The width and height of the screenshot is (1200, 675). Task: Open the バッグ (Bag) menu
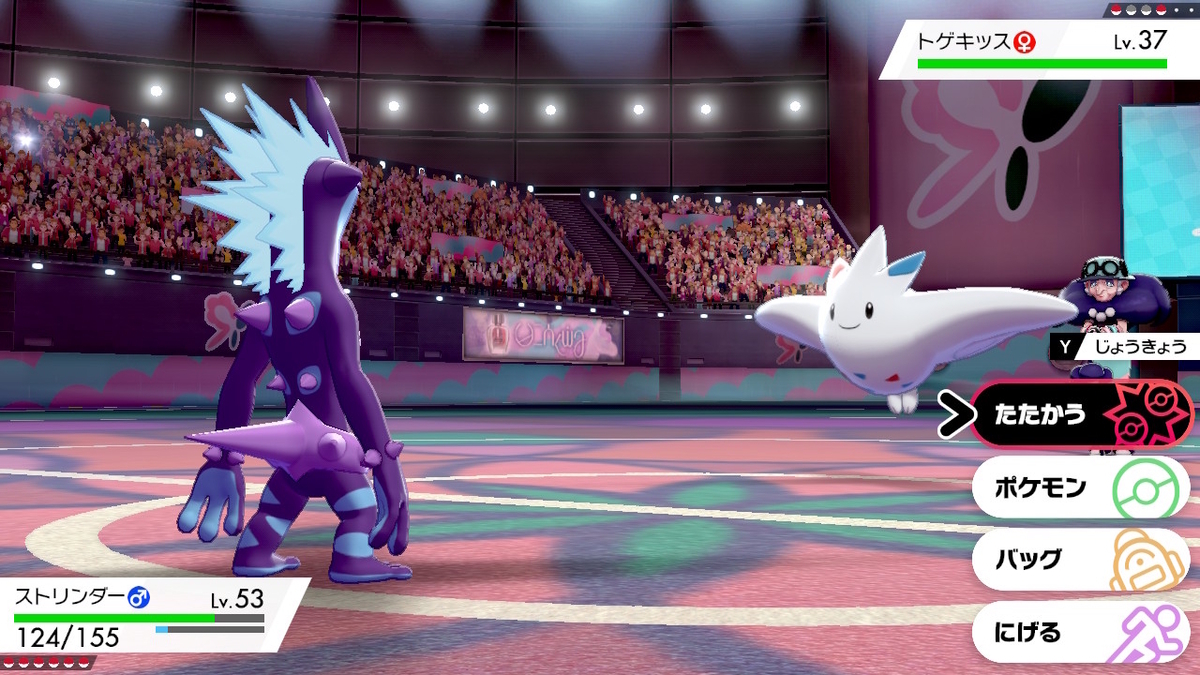click(1080, 560)
